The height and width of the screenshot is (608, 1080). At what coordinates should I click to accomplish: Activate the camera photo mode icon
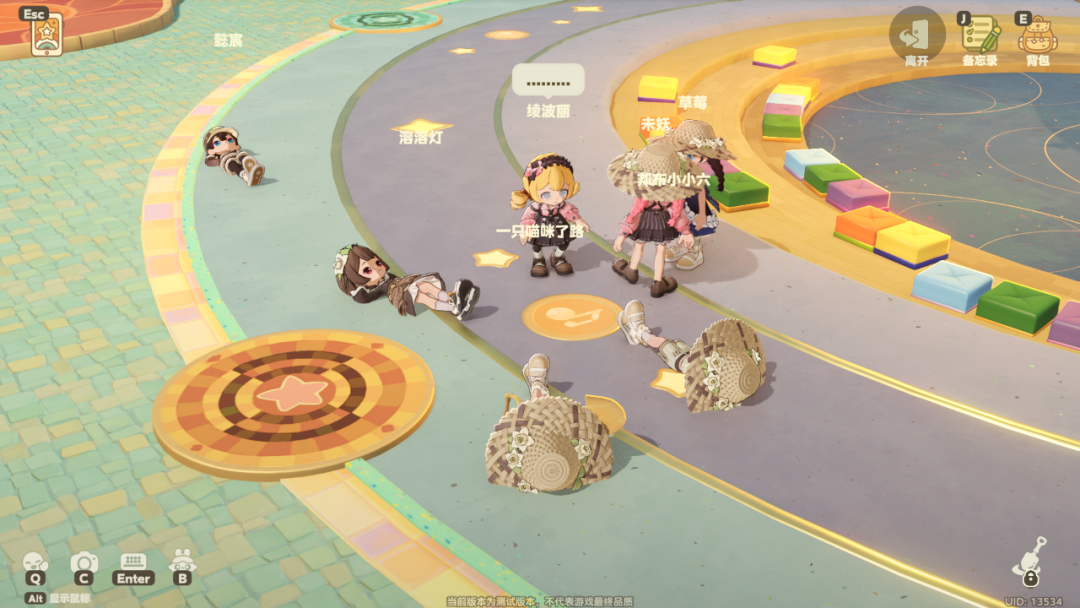pyautogui.click(x=84, y=563)
